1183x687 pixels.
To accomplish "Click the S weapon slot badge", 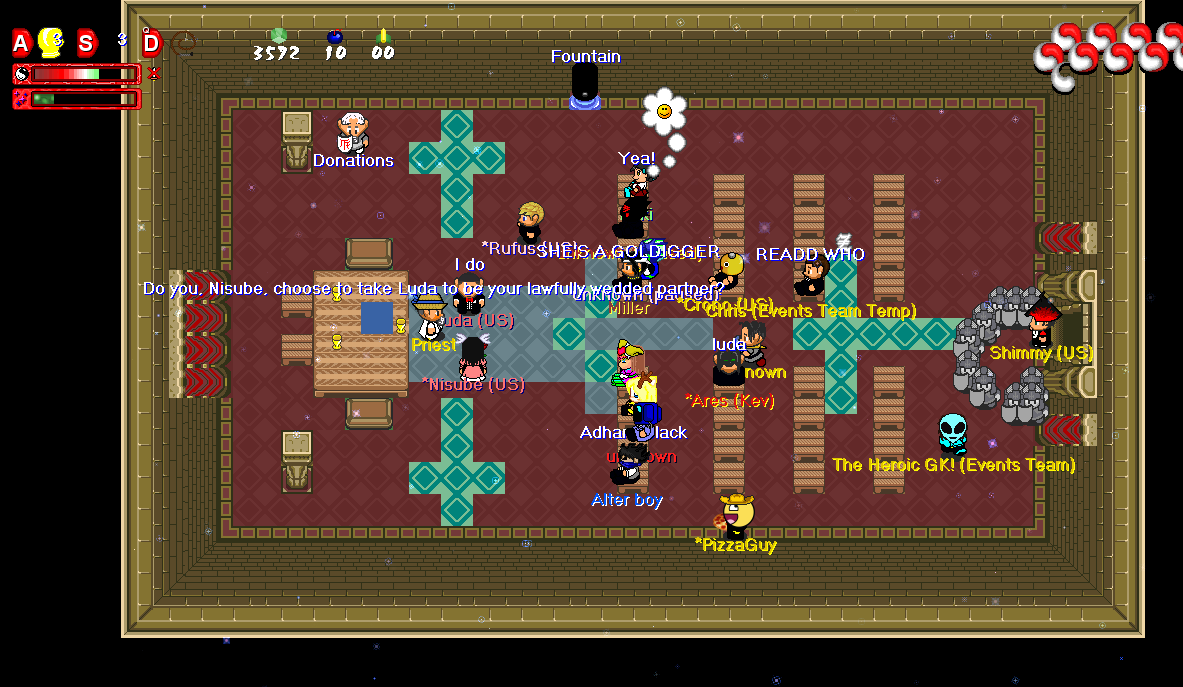I will pyautogui.click(x=87, y=43).
